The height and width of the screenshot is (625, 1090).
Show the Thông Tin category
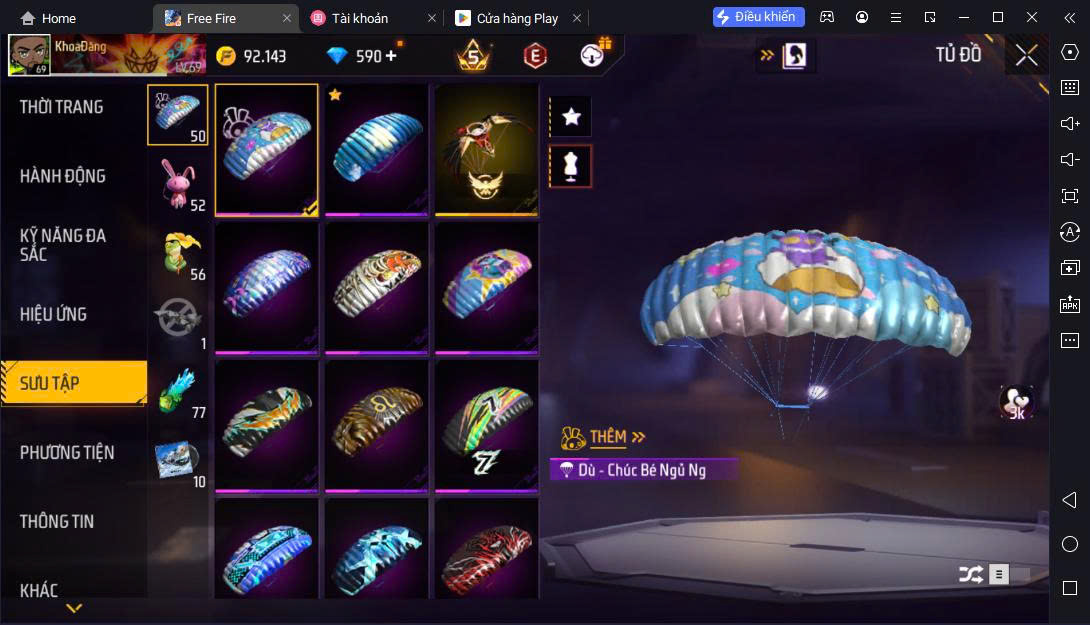pos(57,521)
